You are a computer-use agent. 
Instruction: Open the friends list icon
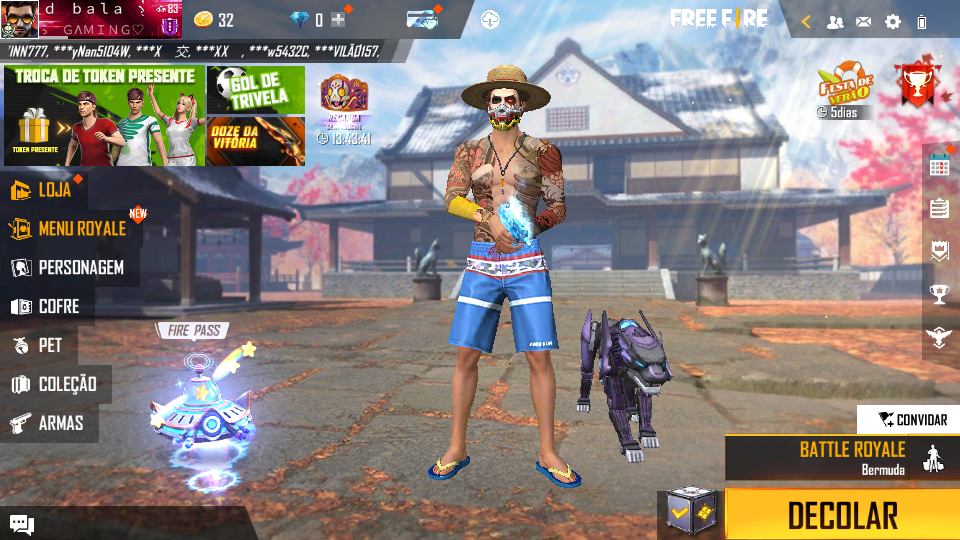(835, 22)
